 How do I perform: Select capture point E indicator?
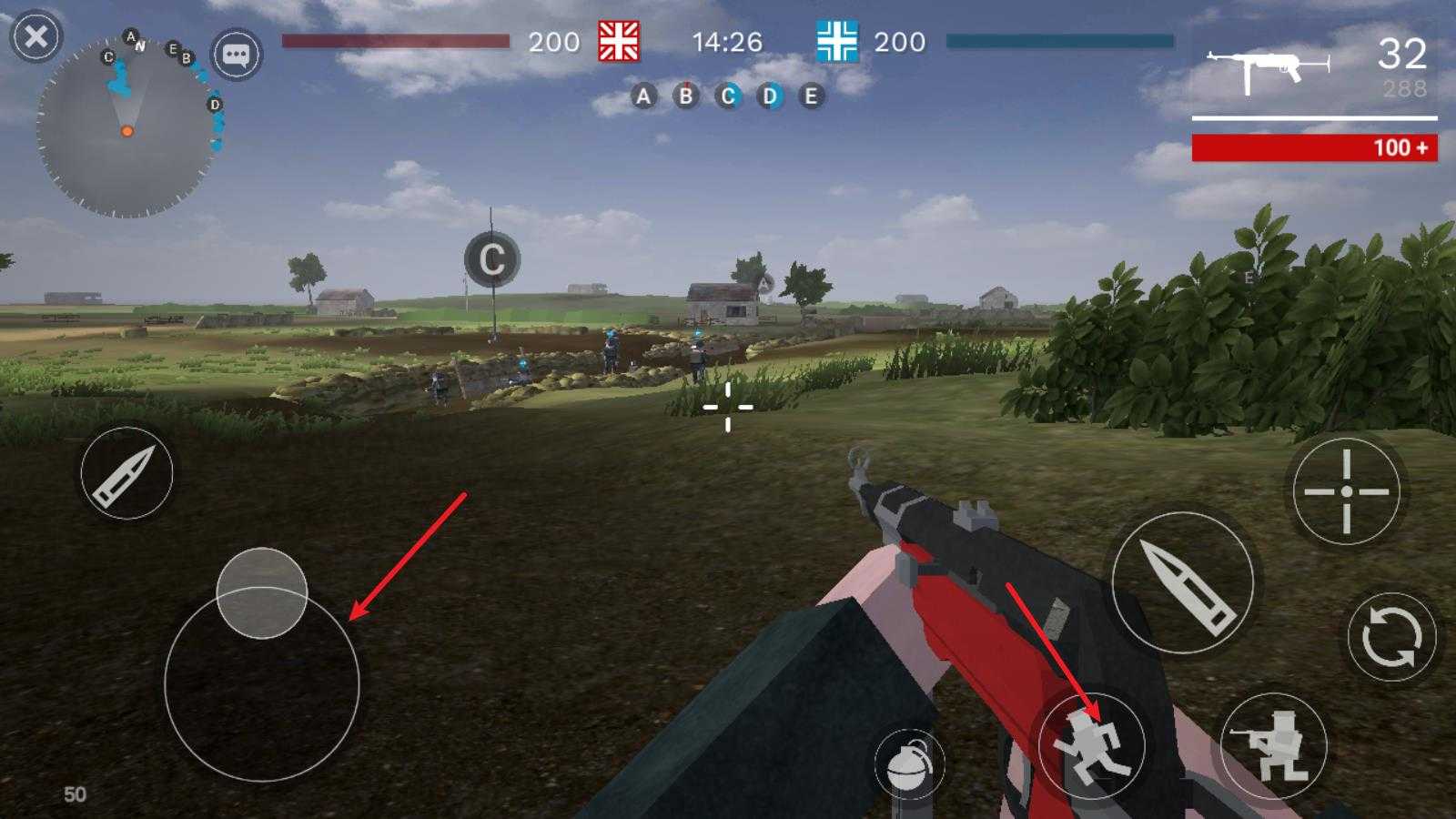(x=811, y=96)
